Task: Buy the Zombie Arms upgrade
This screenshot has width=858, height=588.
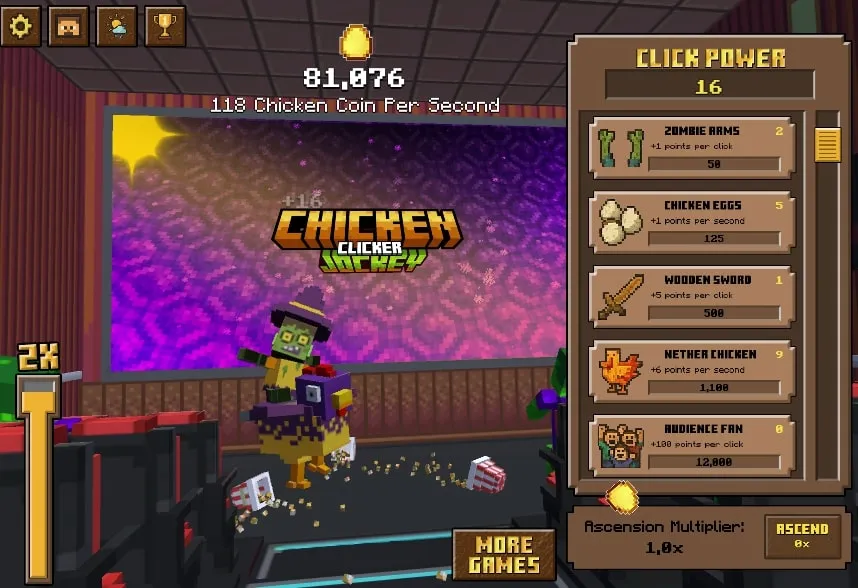Action: click(x=693, y=148)
